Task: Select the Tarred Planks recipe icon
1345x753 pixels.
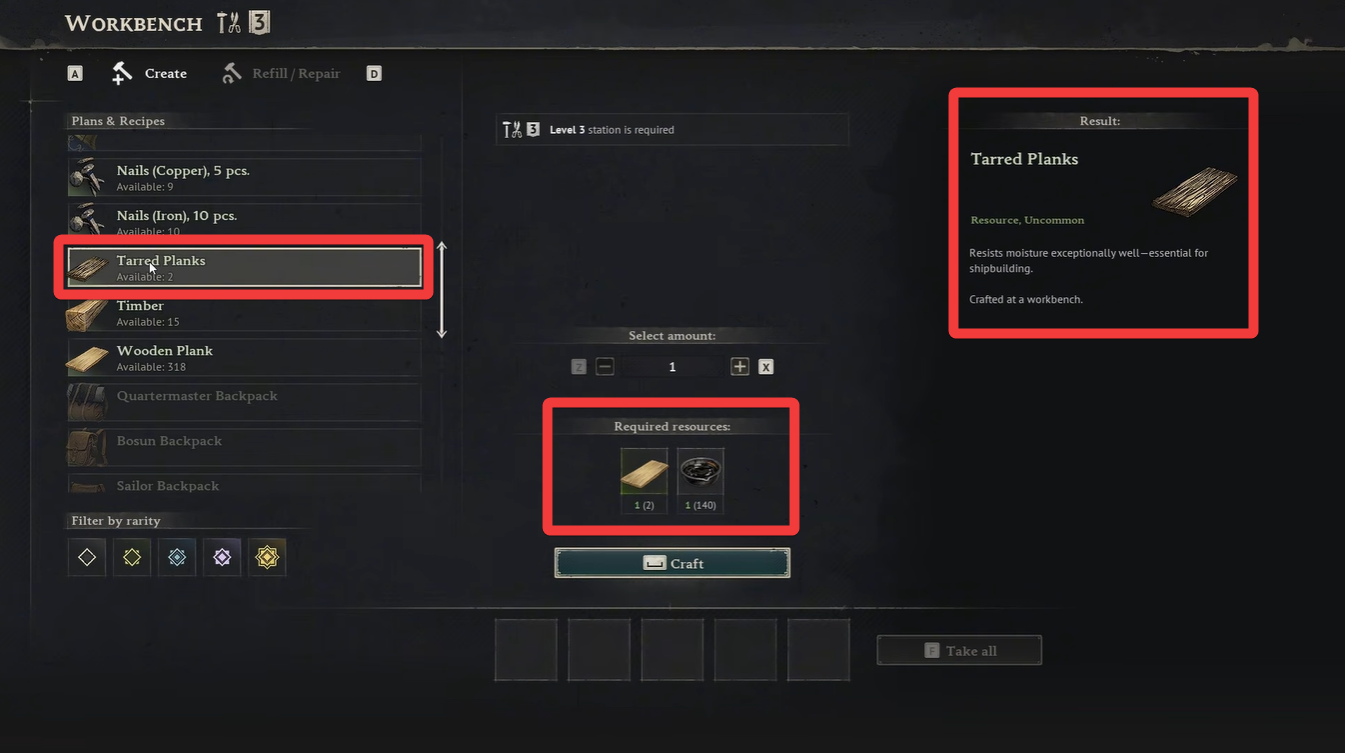Action: 87,266
